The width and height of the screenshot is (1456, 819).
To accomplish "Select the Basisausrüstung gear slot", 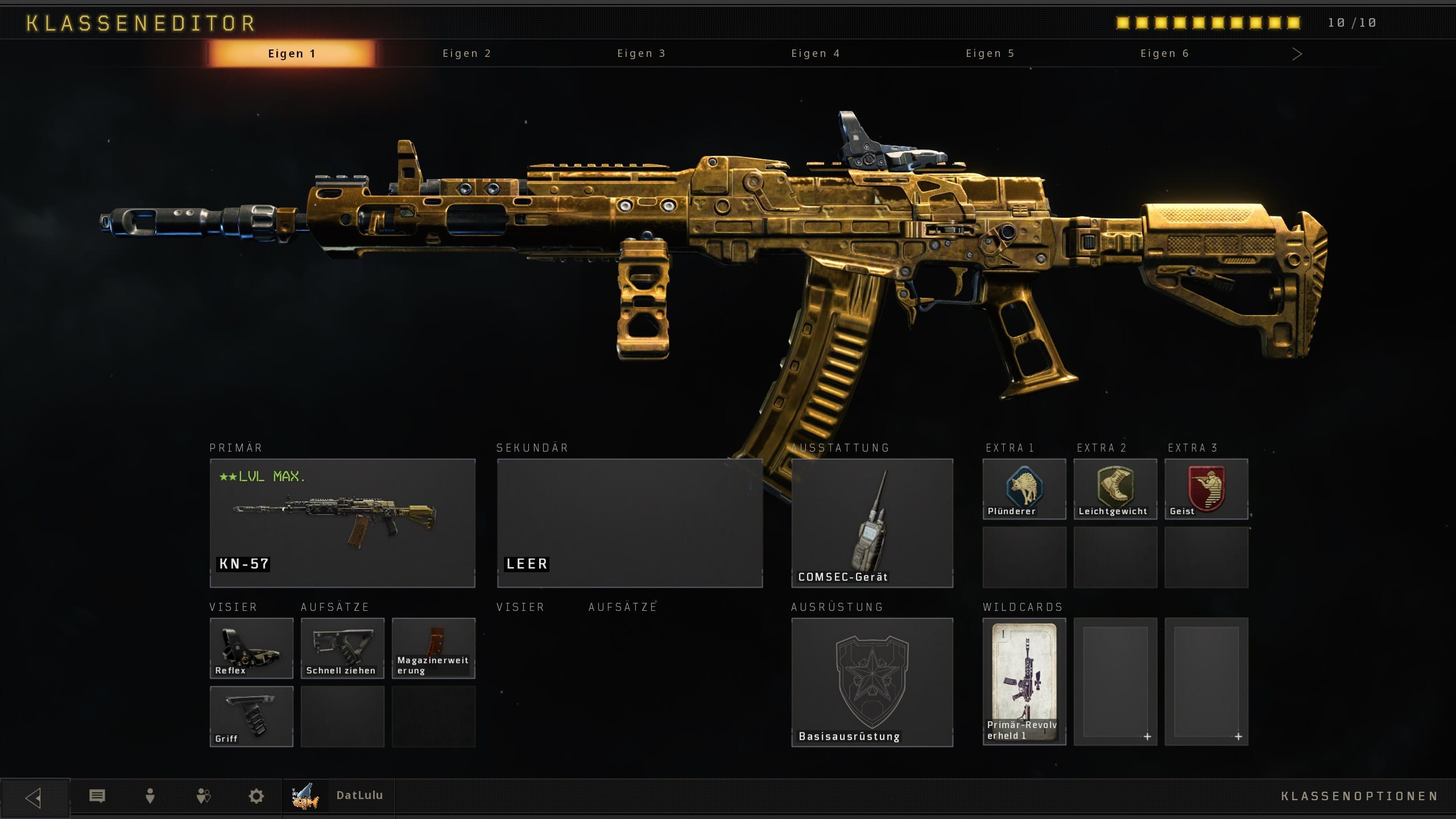I will tap(872, 682).
